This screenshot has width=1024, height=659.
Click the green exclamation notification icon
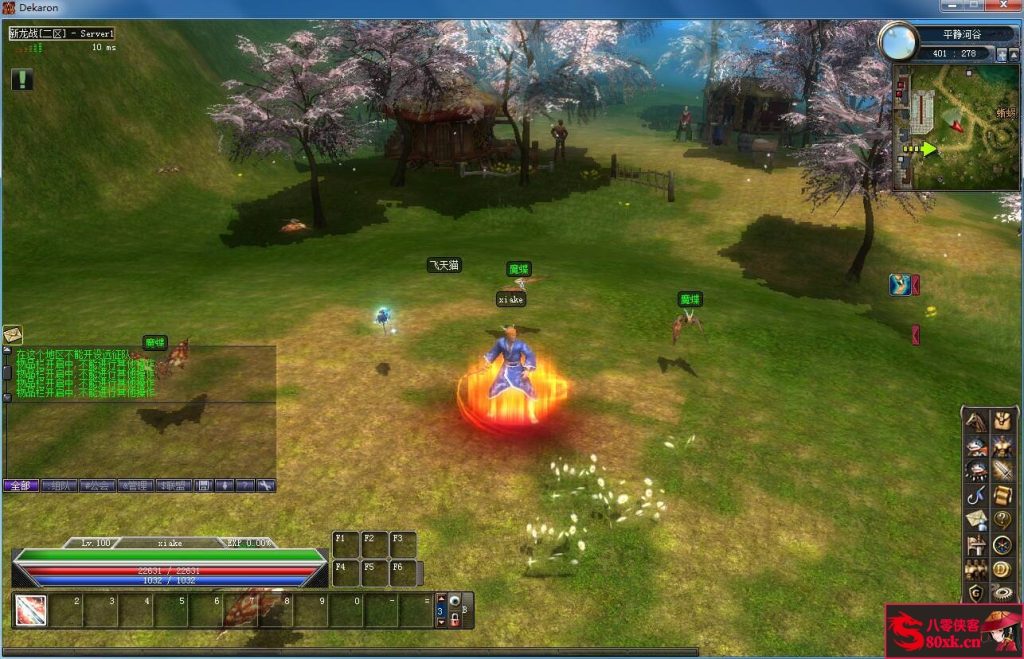pyautogui.click(x=22, y=79)
